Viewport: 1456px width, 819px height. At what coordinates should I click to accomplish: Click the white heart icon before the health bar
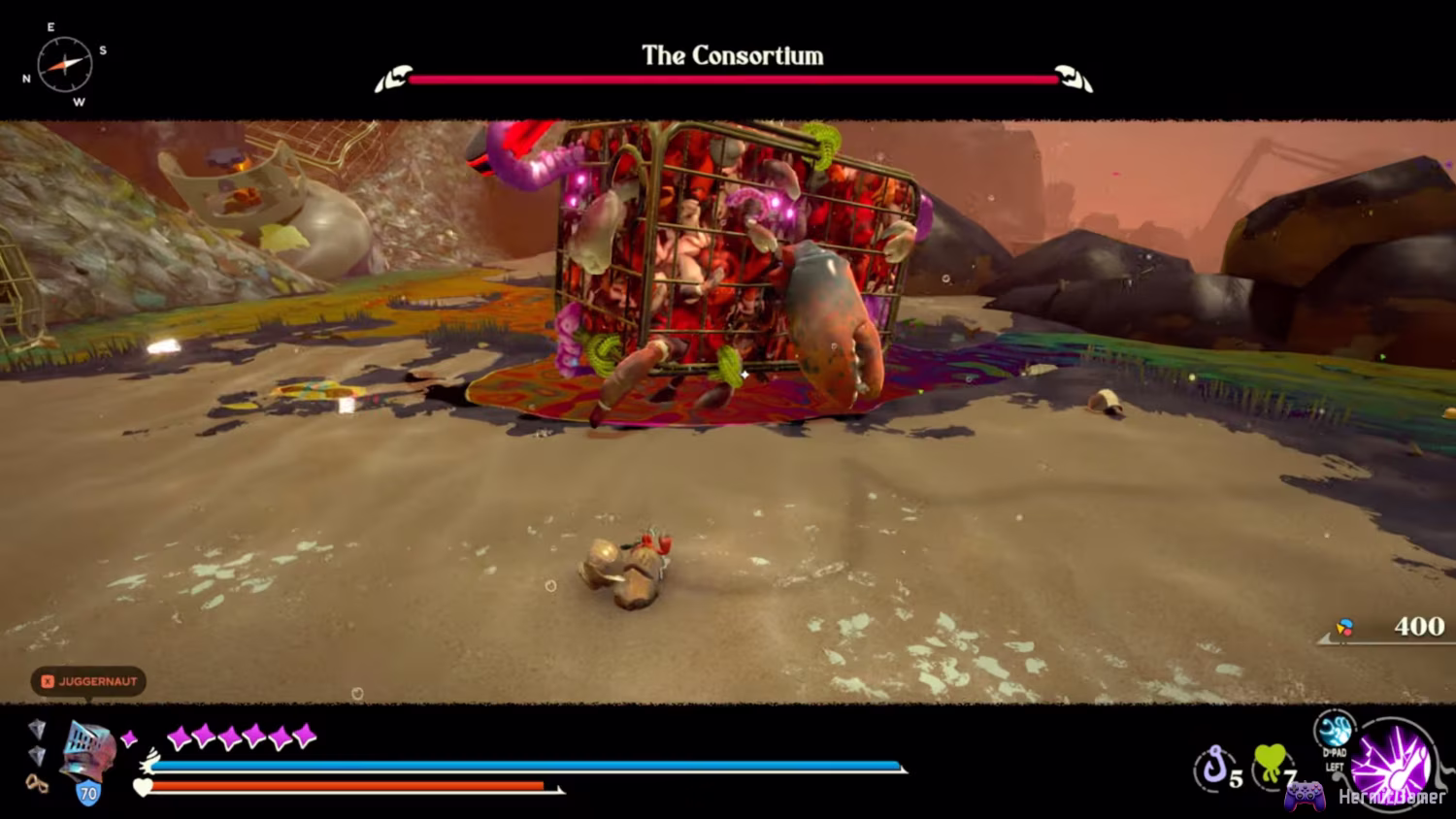click(x=143, y=787)
